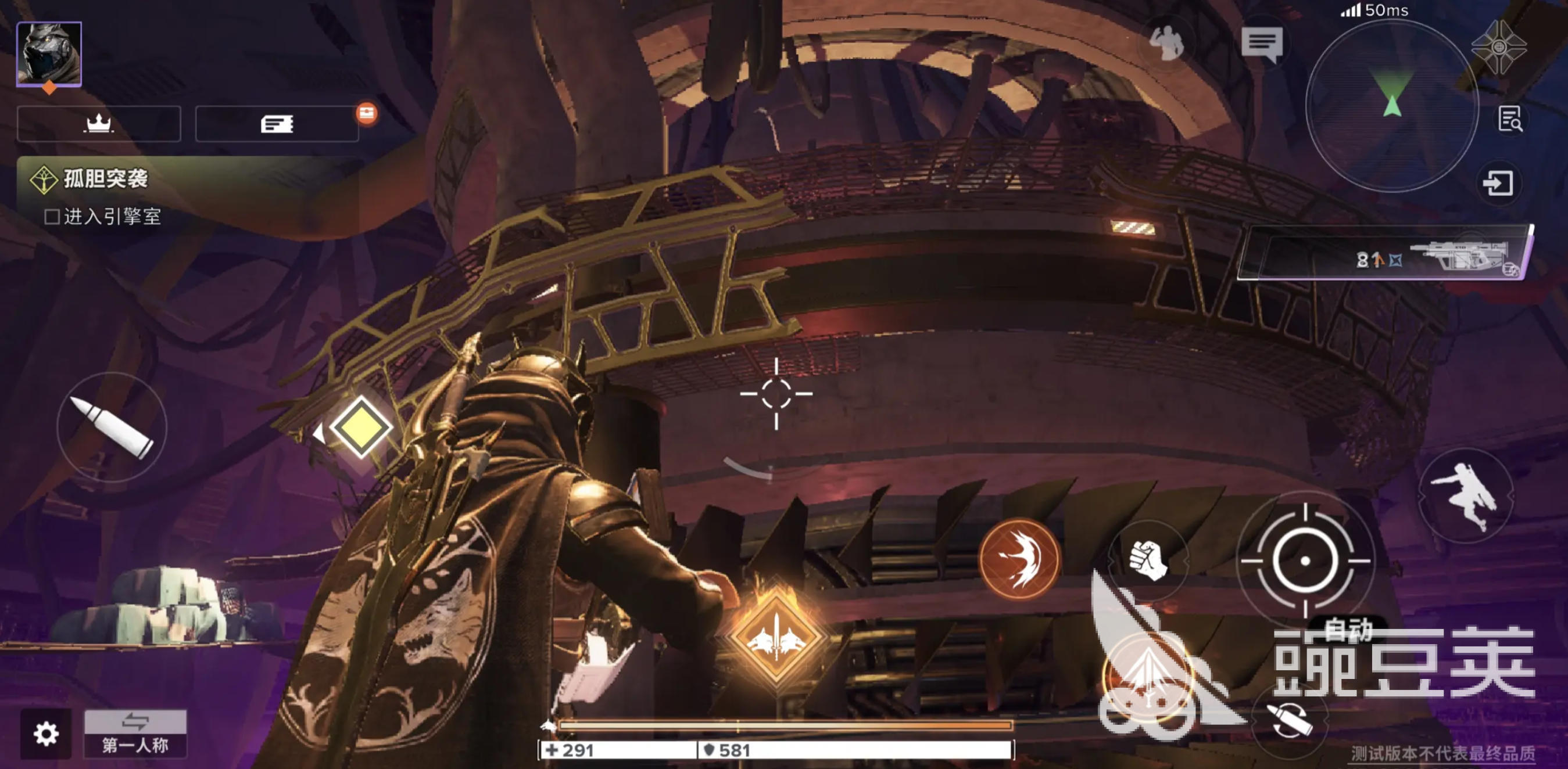Tap the bullet ammo button
The height and width of the screenshot is (769, 1568).
112,427
